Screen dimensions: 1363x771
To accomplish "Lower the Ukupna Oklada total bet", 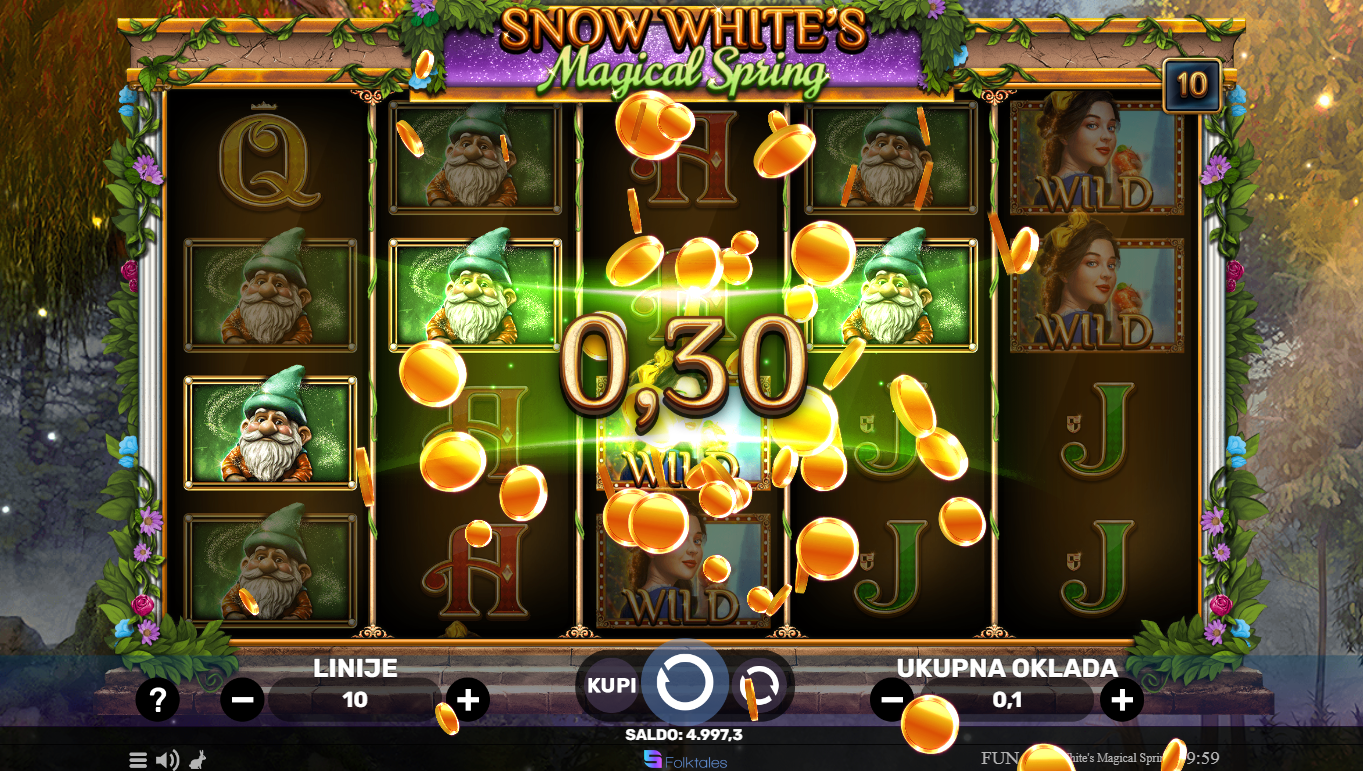I will pos(891,700).
